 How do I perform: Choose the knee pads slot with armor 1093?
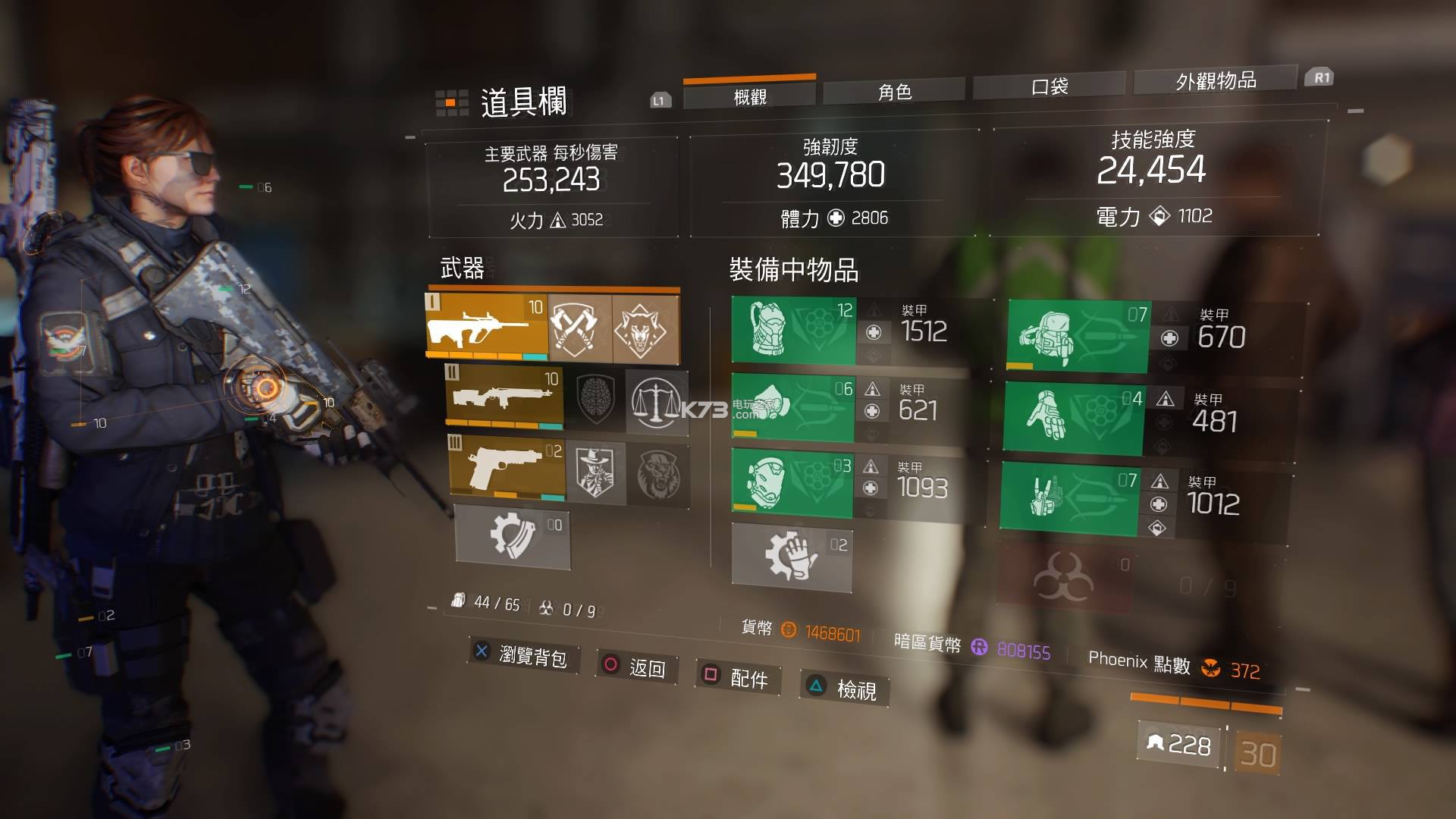pos(792,482)
